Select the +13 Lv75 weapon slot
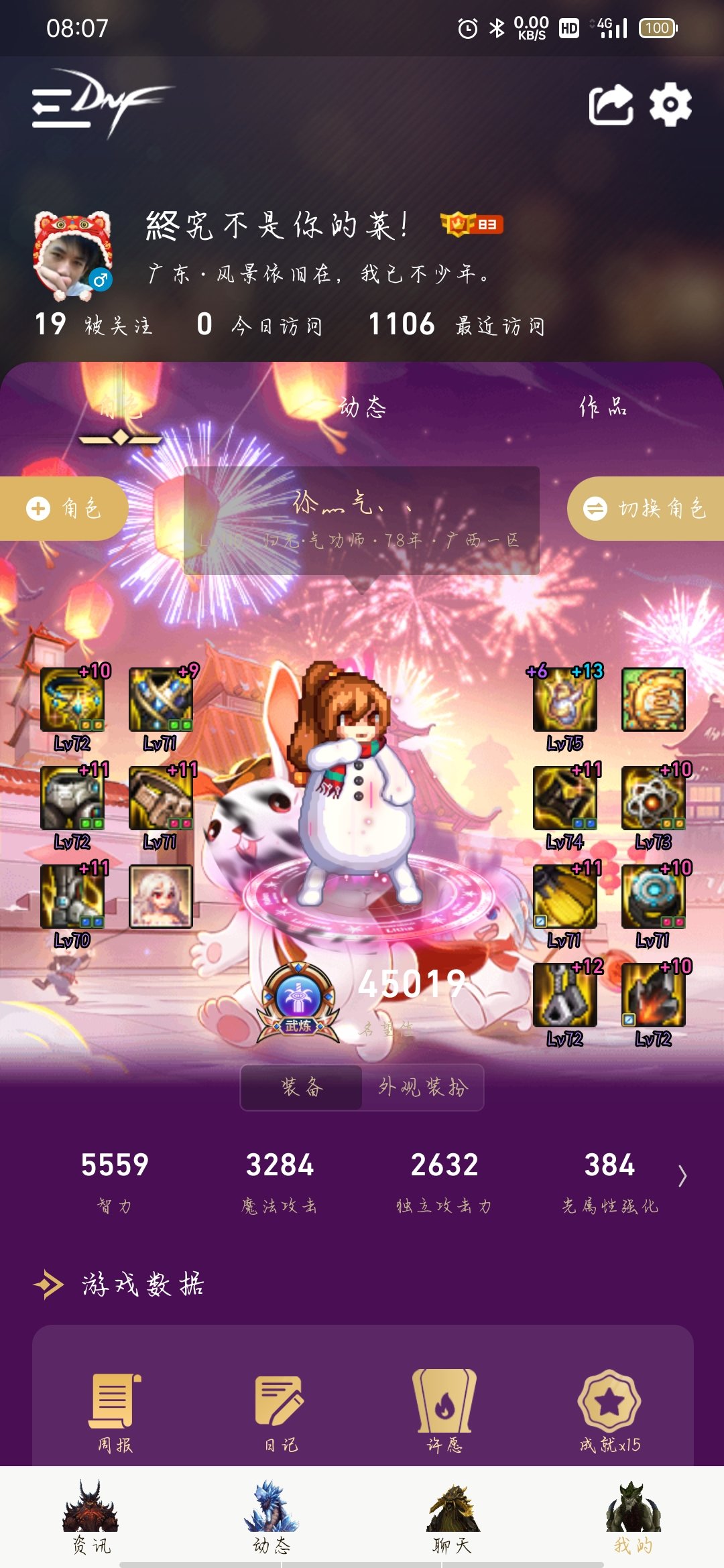The image size is (724, 1568). click(564, 700)
